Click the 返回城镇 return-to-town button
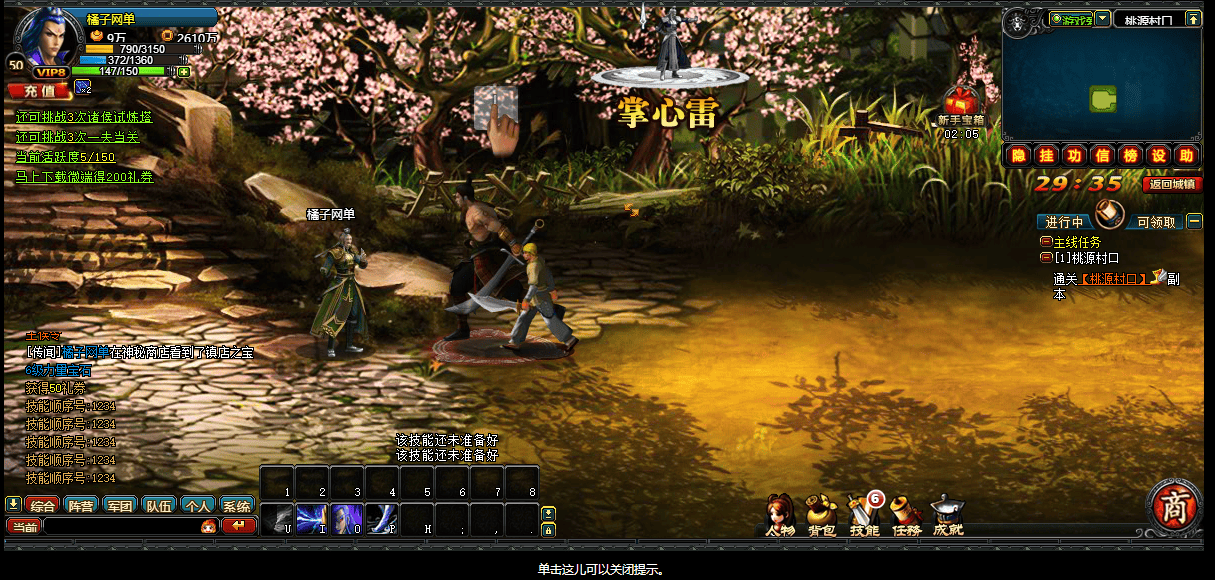 1173,184
